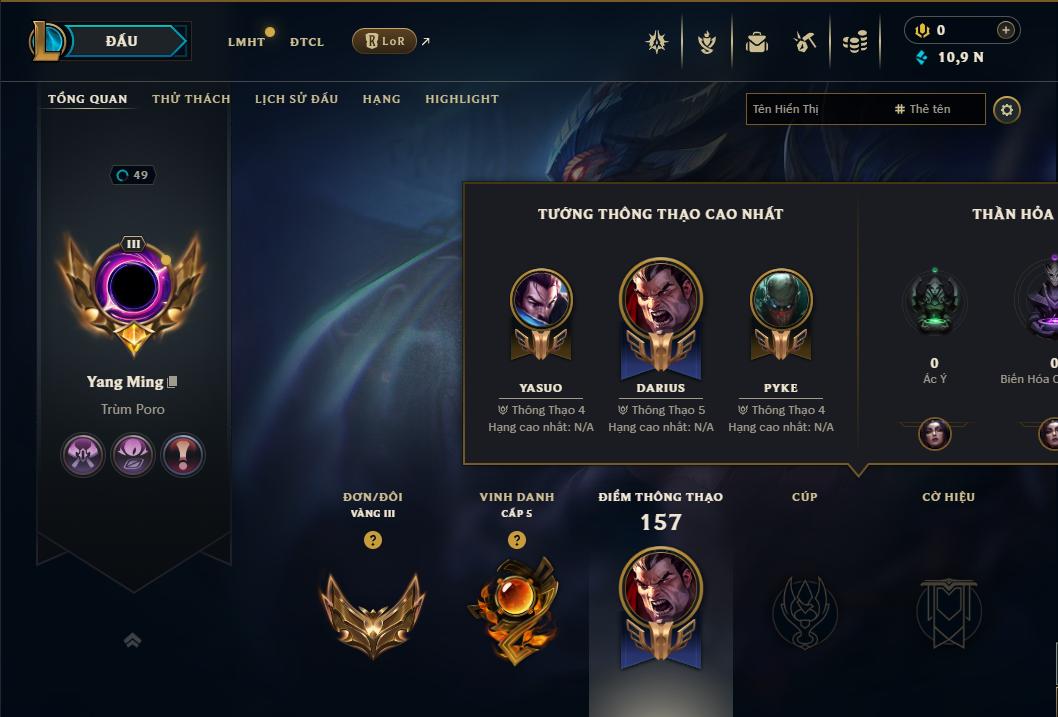
Task: Select the Hạng tab
Action: pyautogui.click(x=381, y=99)
